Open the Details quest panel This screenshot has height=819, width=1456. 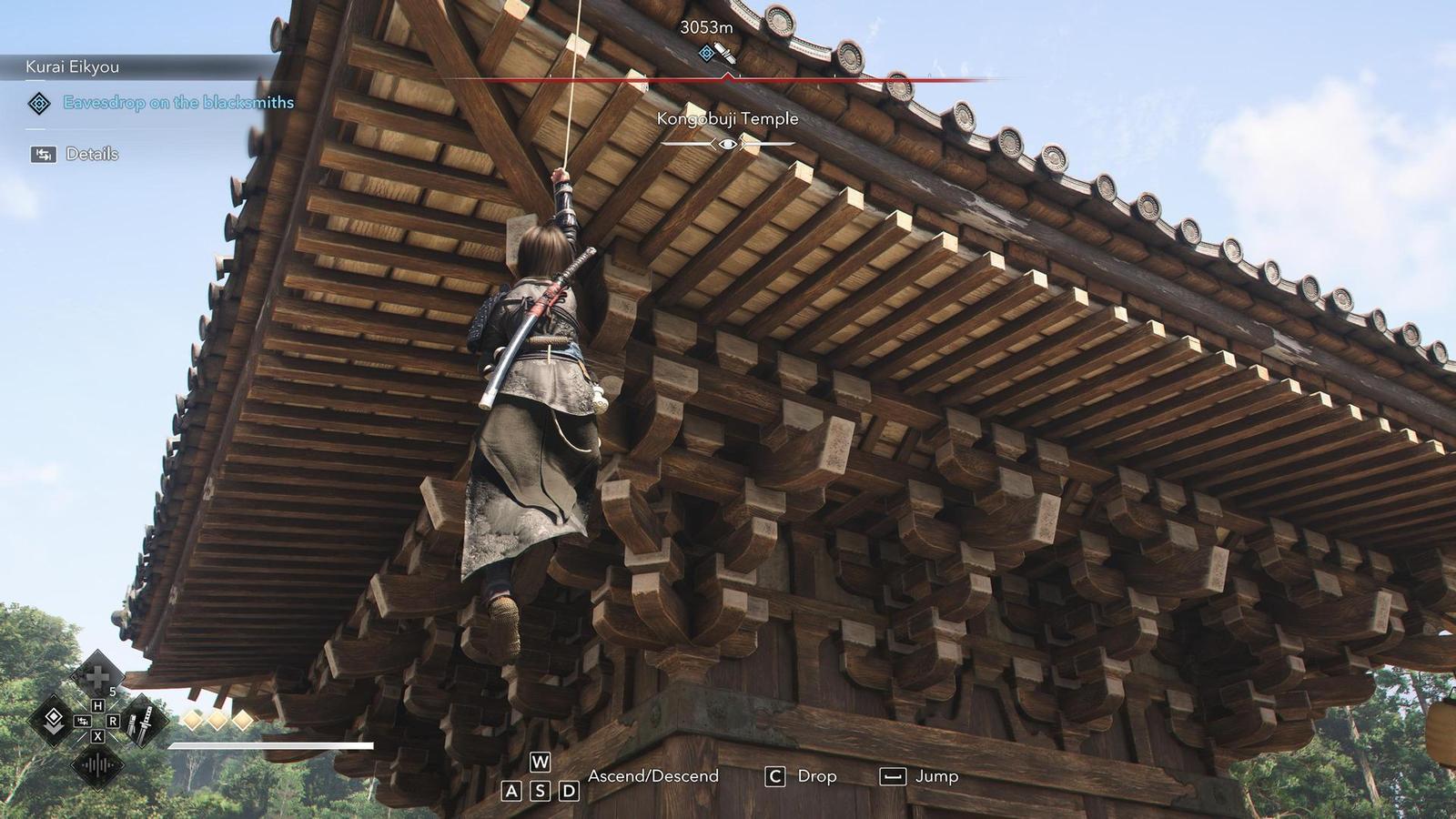pos(93,154)
